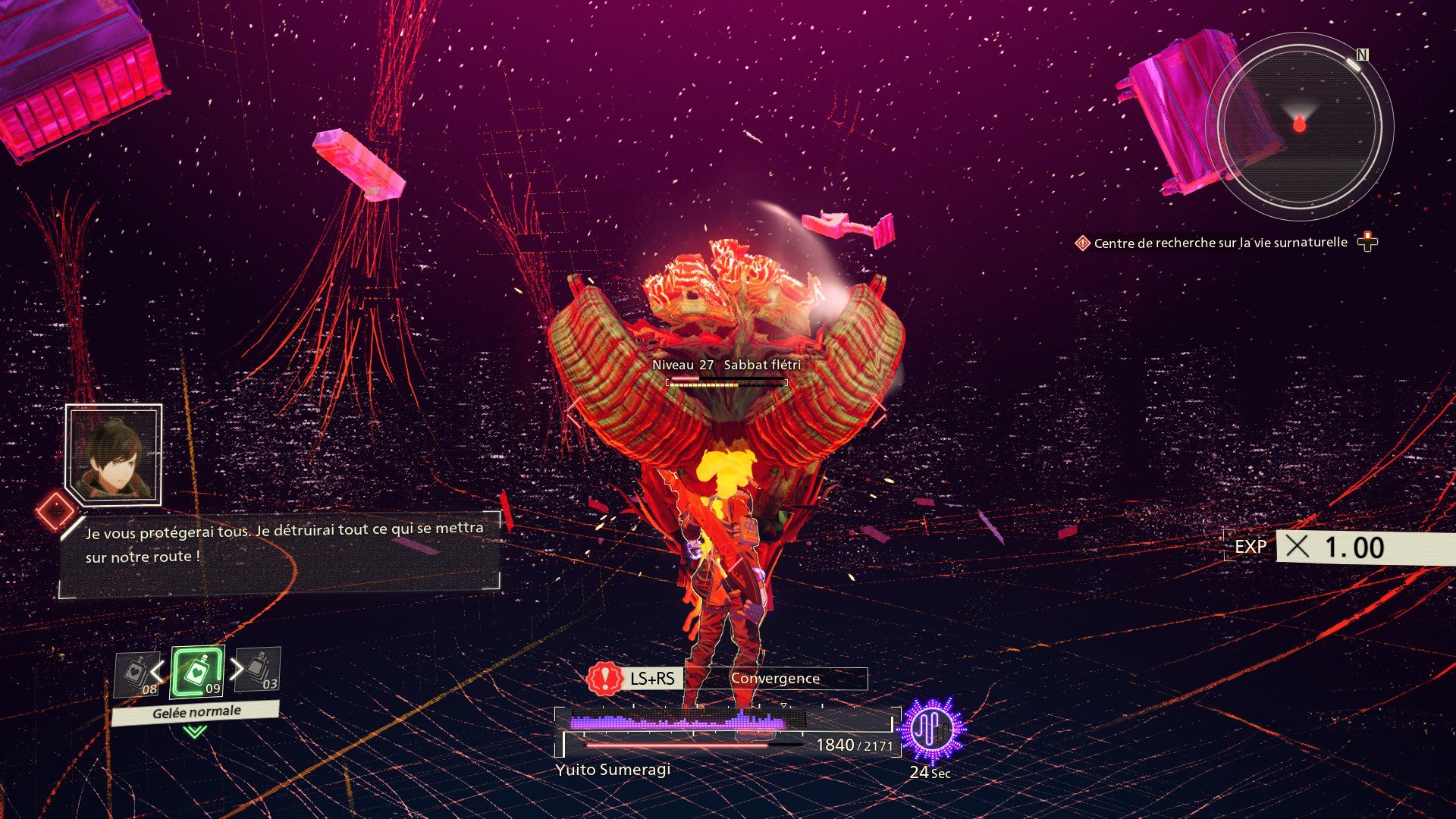Click the circular minimap radar
The height and width of the screenshot is (819, 1456).
tap(1299, 126)
